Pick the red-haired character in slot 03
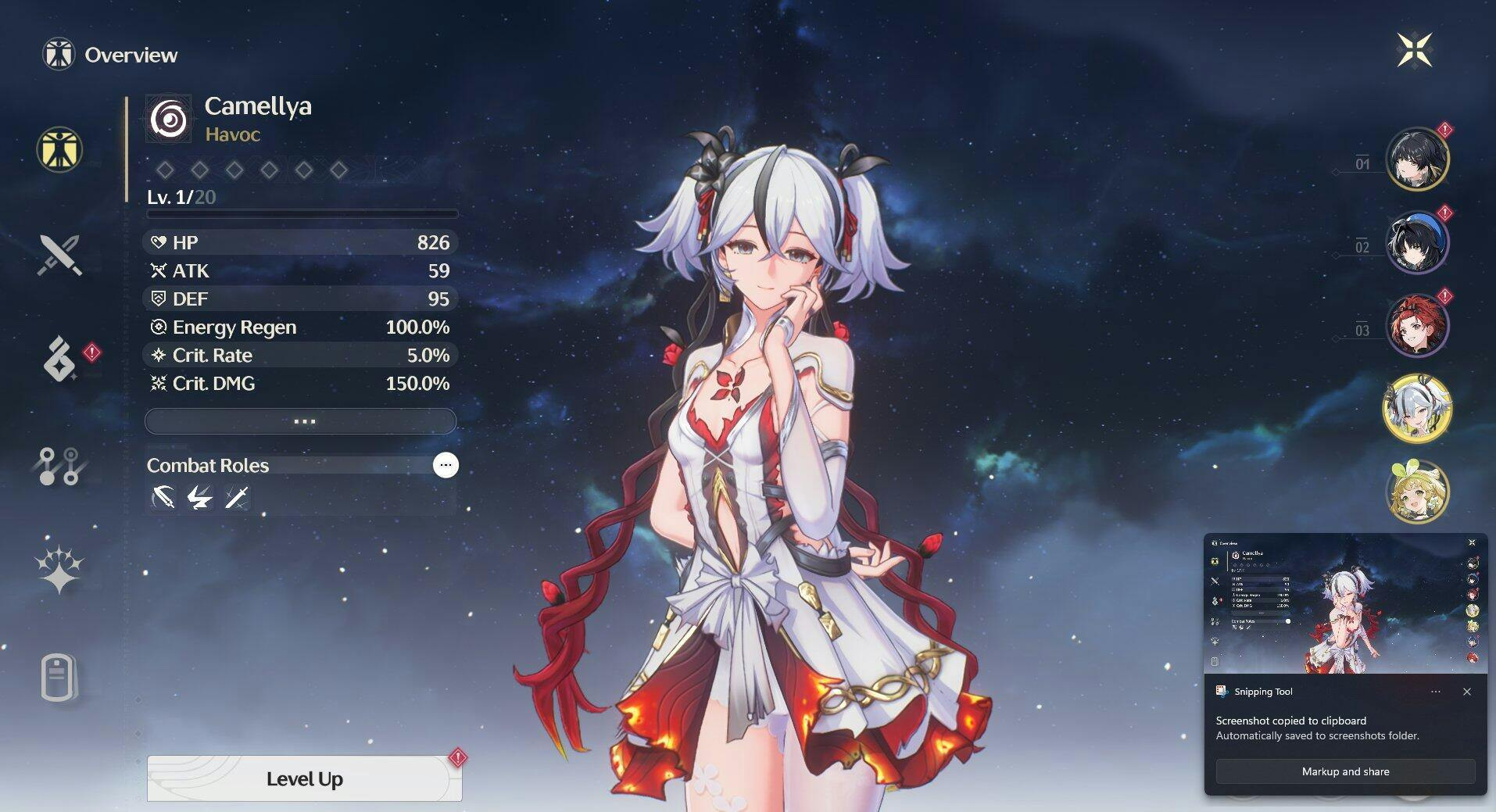This screenshot has height=812, width=1496. tap(1416, 325)
